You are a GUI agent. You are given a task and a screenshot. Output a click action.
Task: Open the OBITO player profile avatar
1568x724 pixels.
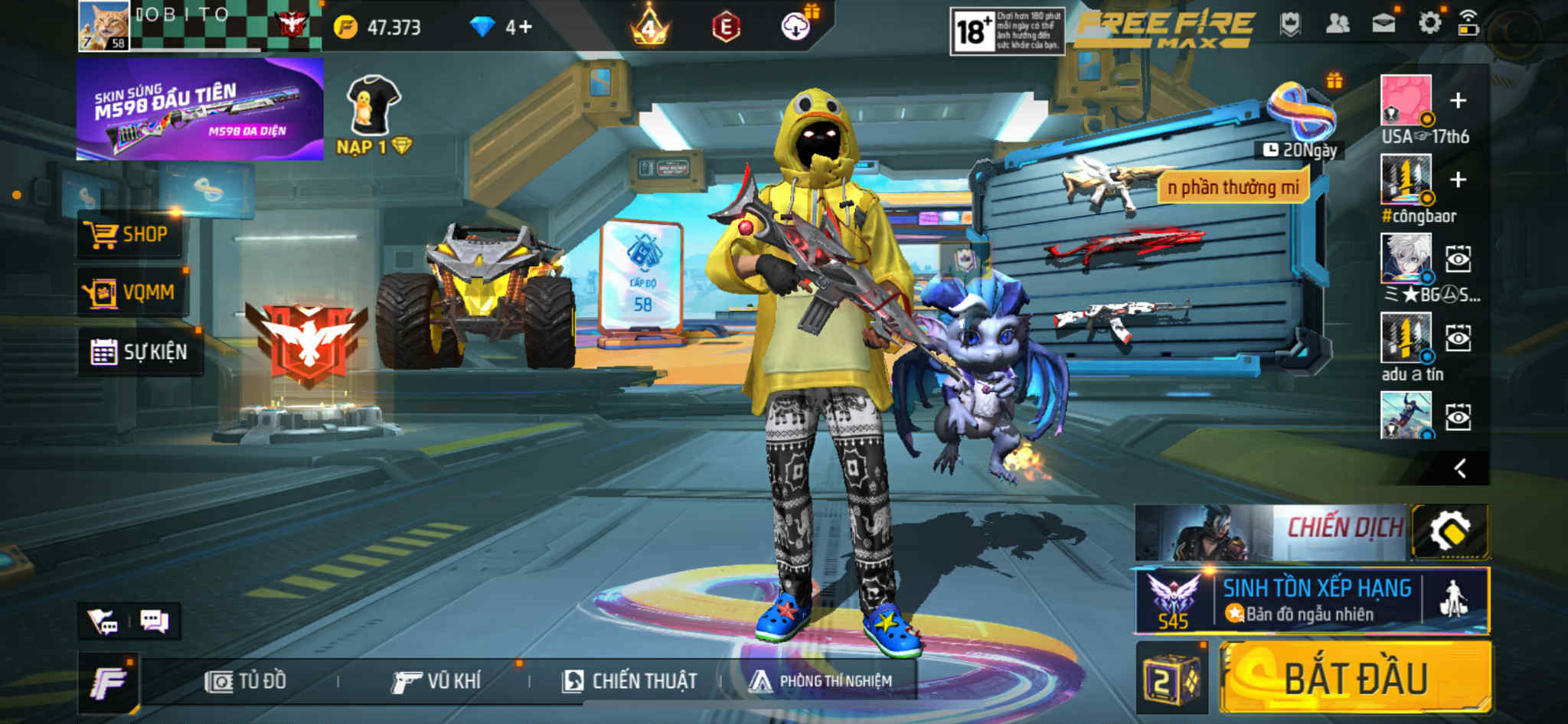pyautogui.click(x=103, y=25)
